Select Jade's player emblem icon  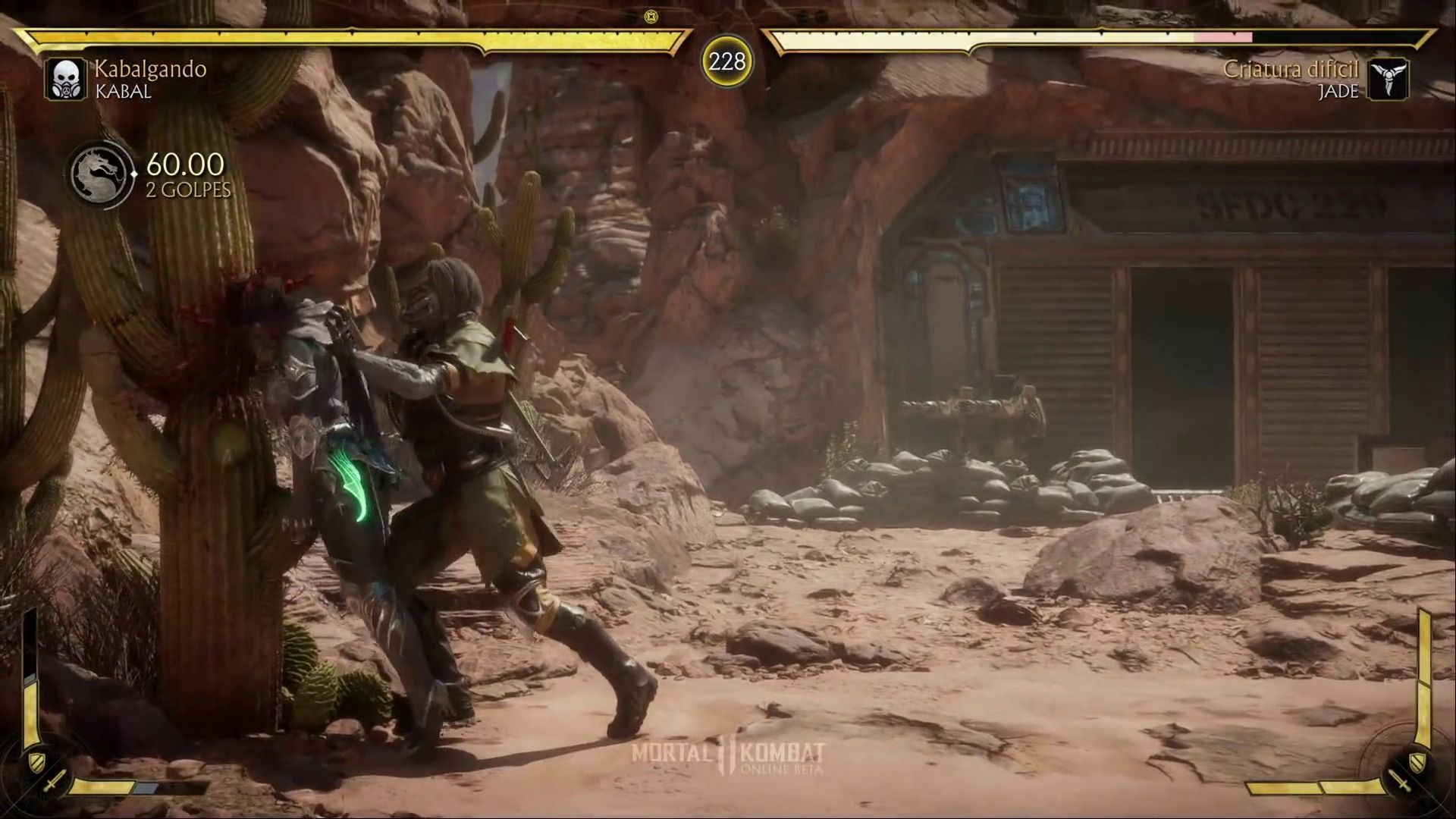click(1389, 79)
